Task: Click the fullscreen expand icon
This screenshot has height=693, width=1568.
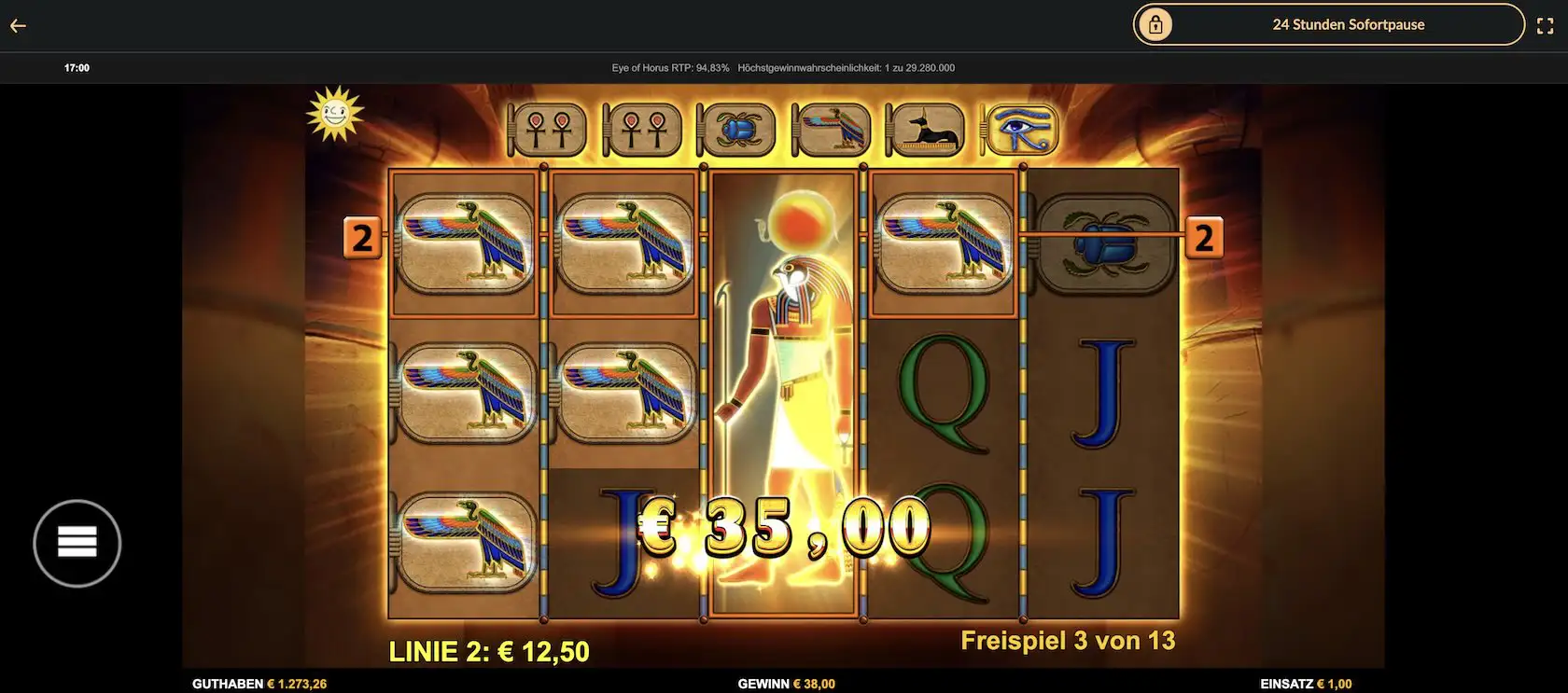Action: tap(1547, 25)
